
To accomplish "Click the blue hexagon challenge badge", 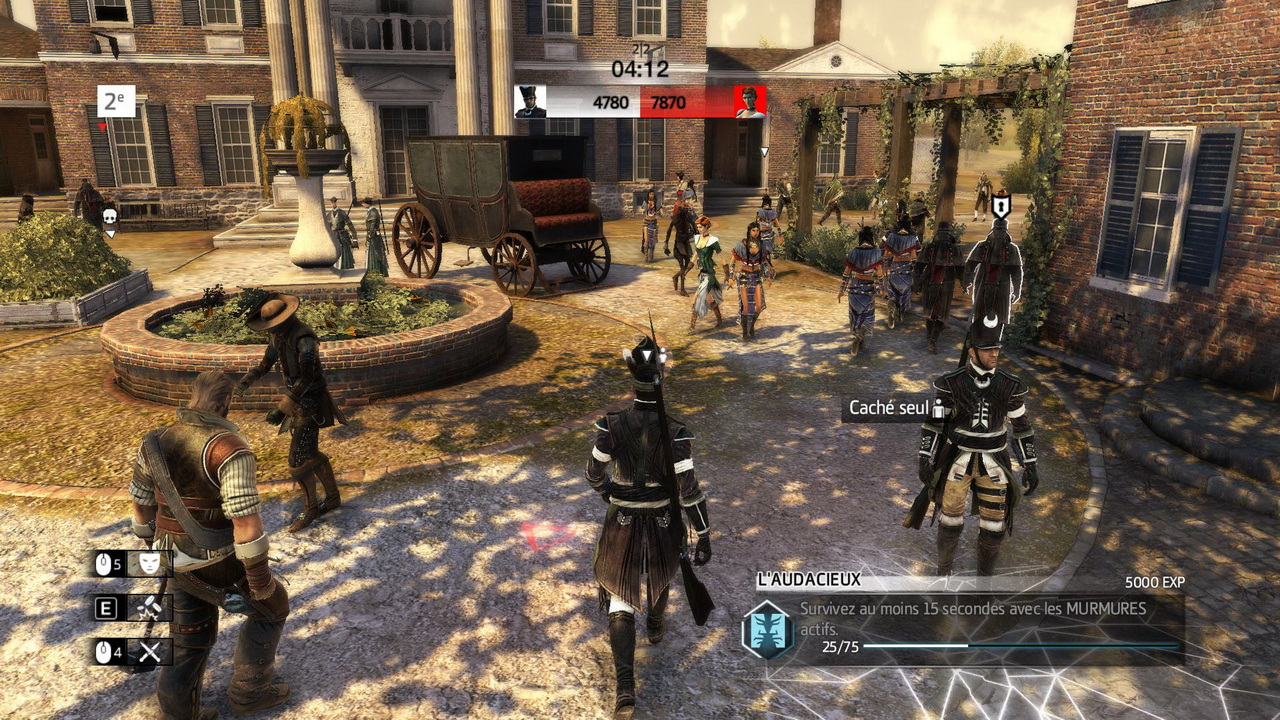I will (x=766, y=627).
